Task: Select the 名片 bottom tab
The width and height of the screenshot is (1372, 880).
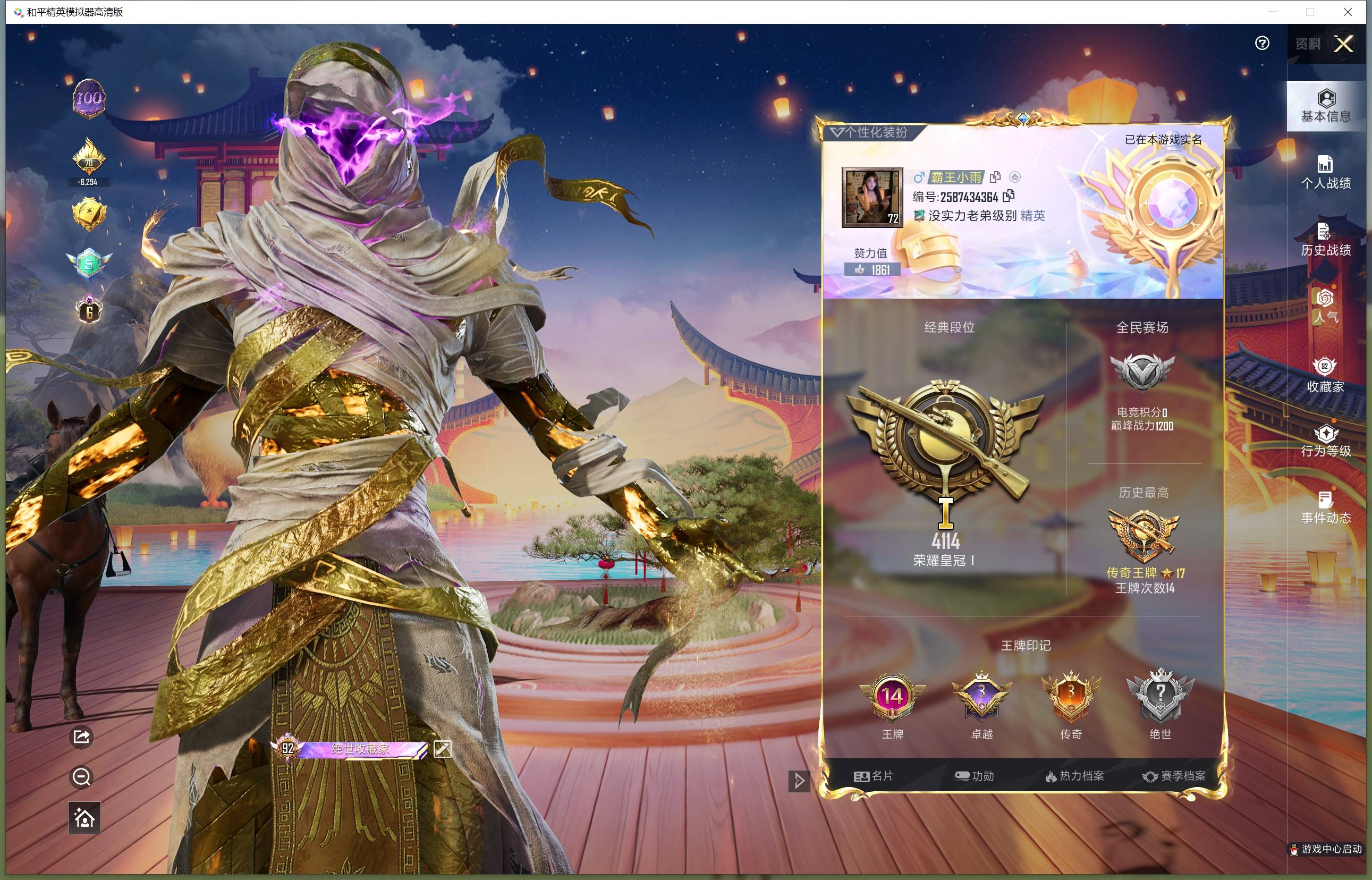Action: pos(874,776)
